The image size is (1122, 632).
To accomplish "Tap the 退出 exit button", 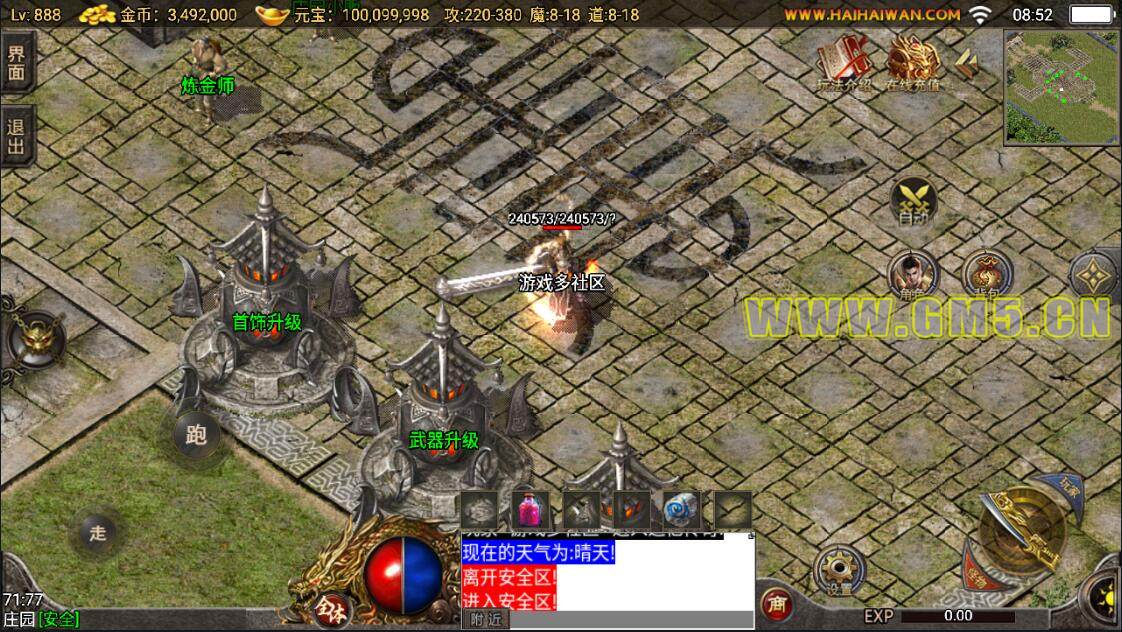I will click(16, 137).
